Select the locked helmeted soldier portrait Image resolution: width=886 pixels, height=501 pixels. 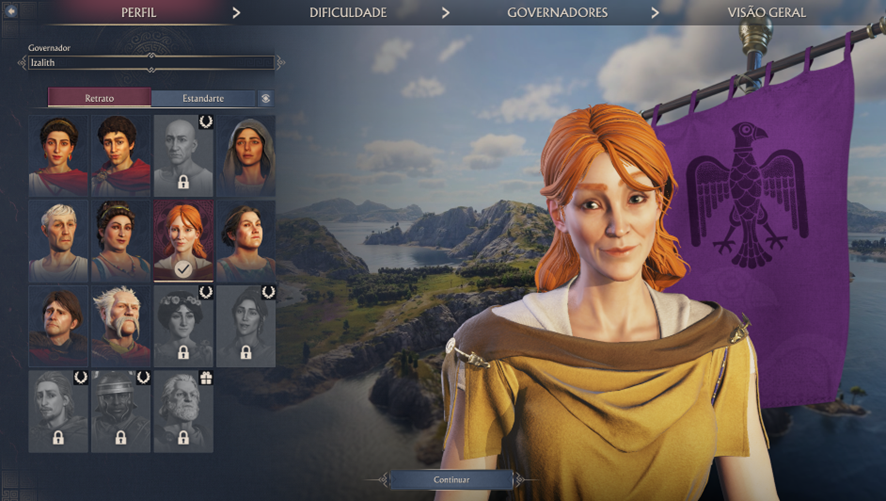tap(121, 411)
